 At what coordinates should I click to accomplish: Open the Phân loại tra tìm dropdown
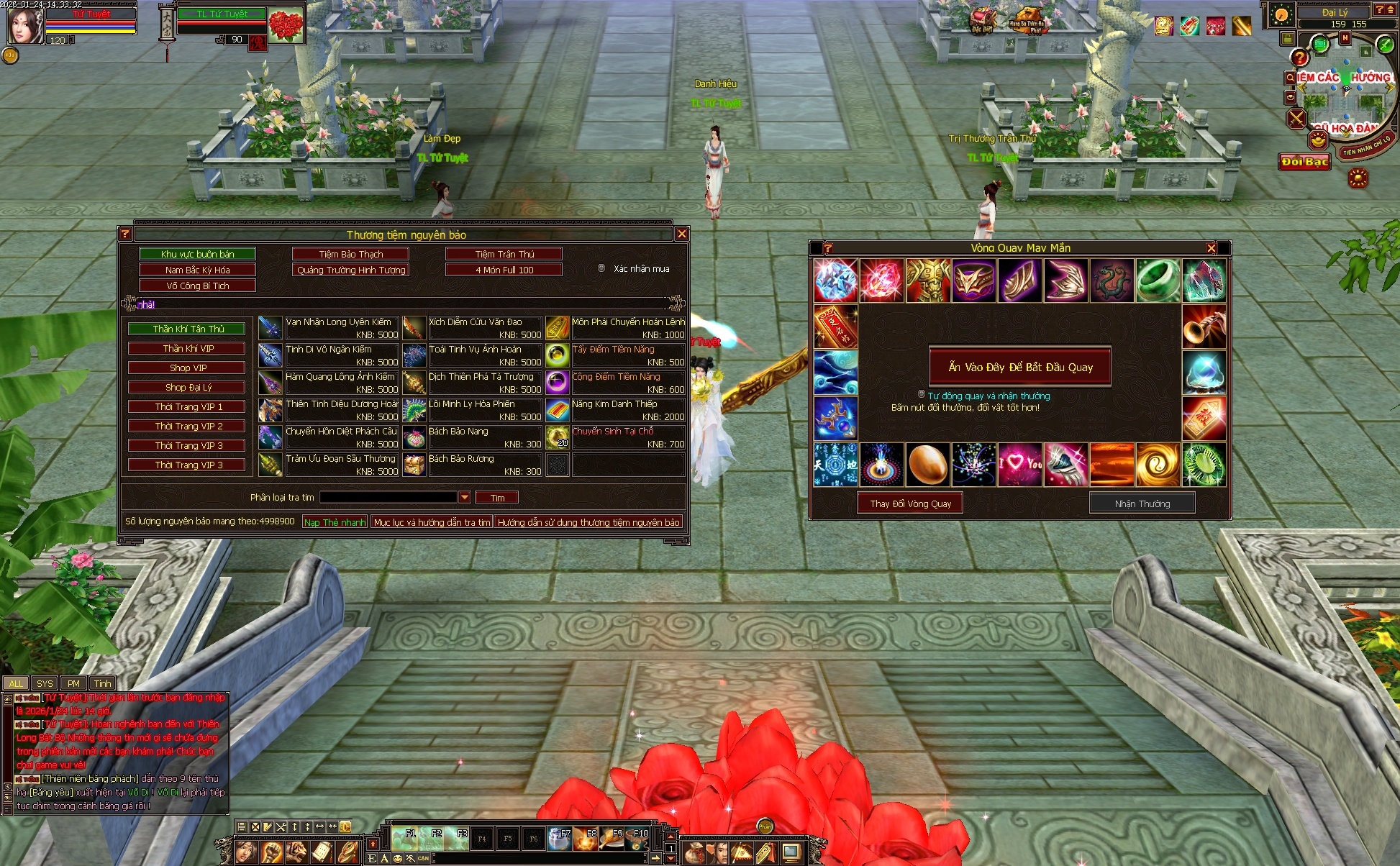pyautogui.click(x=464, y=497)
